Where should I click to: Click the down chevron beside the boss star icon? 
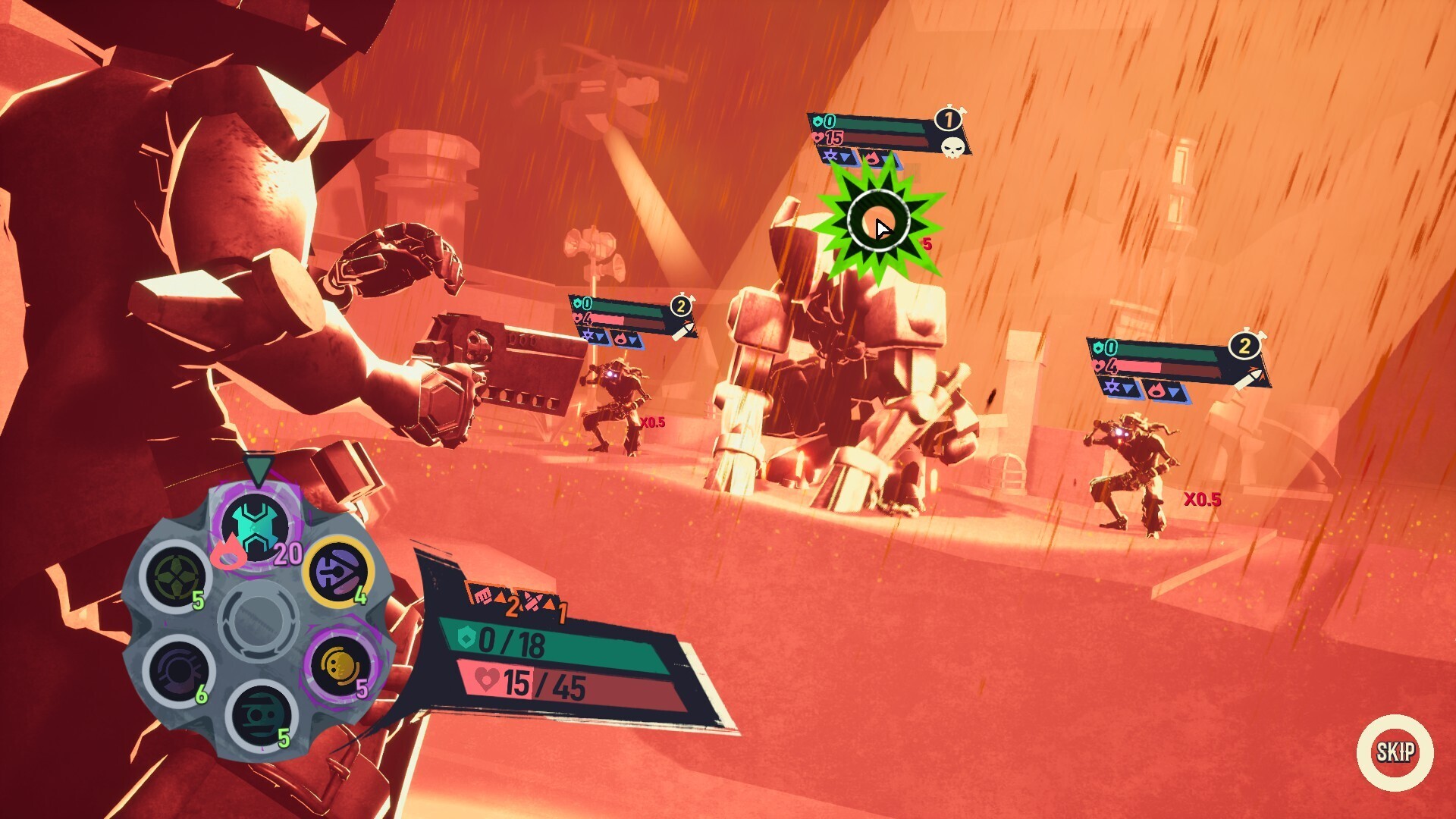pos(845,158)
